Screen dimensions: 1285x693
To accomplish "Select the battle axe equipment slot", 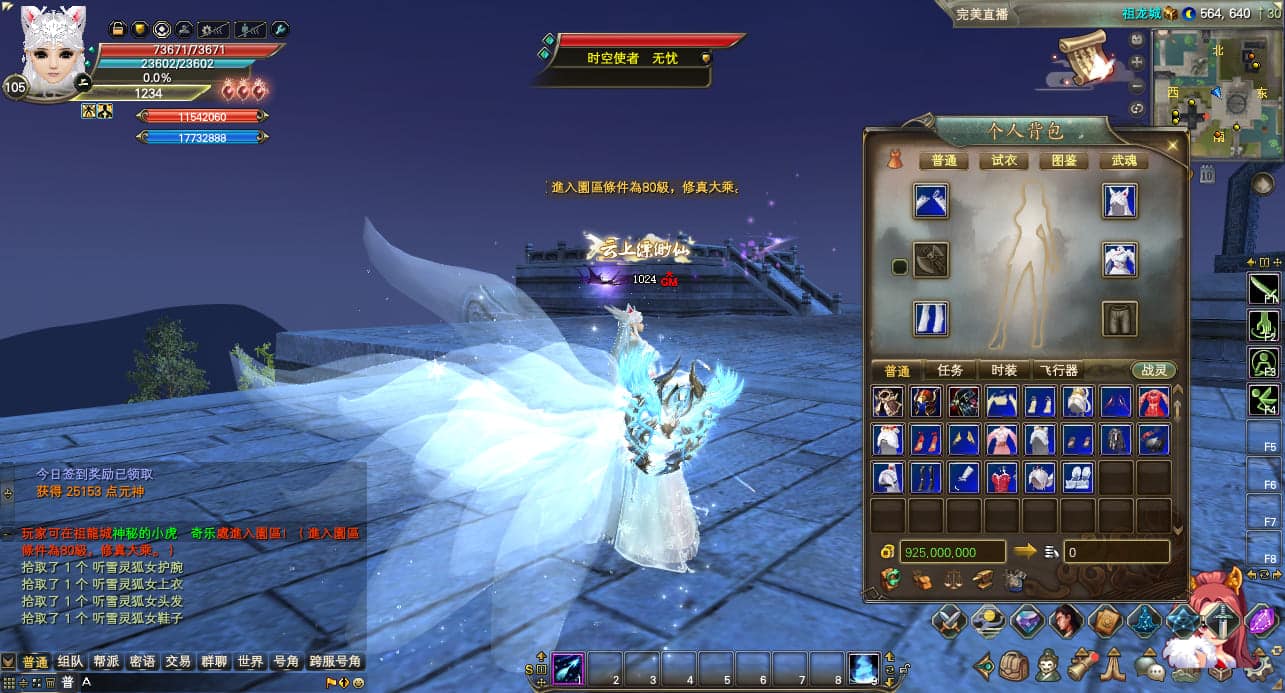I will click(931, 260).
